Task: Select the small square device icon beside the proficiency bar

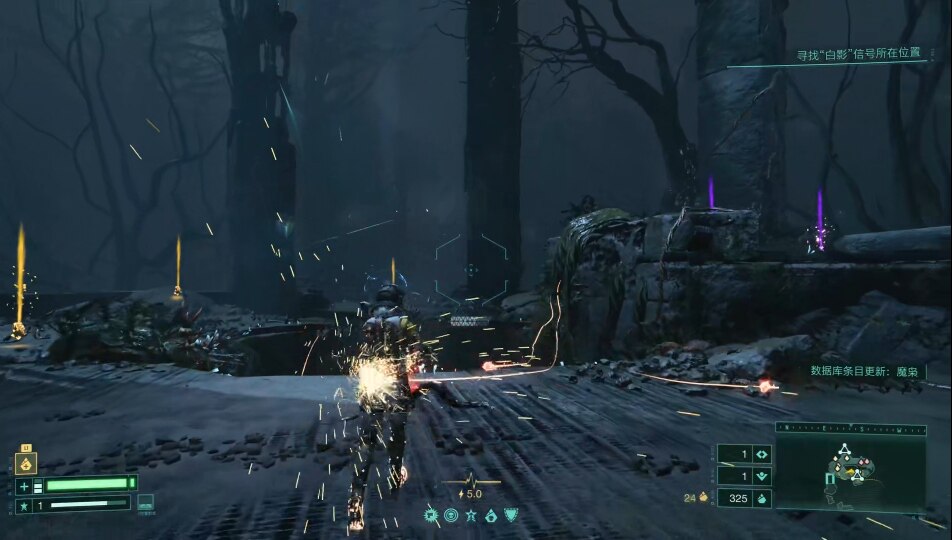Action: point(146,504)
